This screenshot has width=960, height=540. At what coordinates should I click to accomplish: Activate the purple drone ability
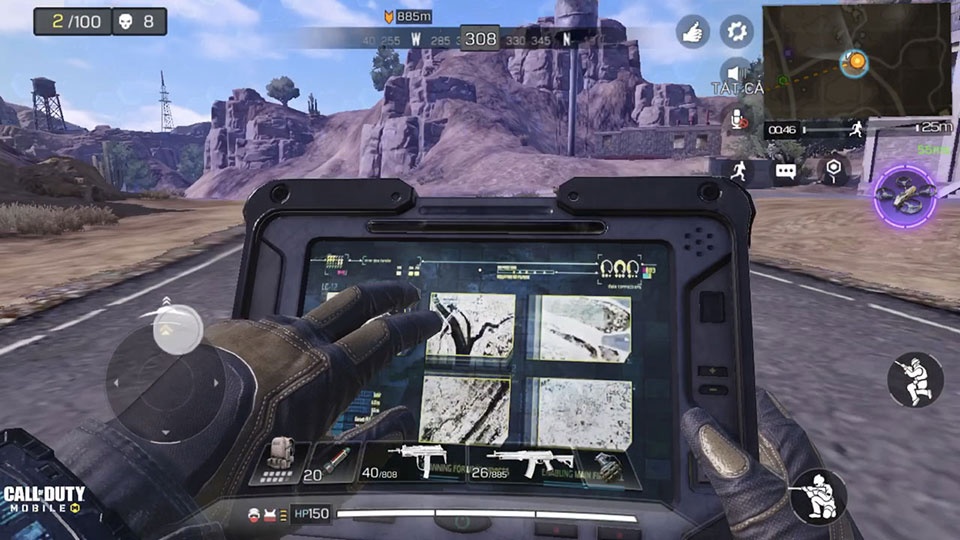(905, 196)
